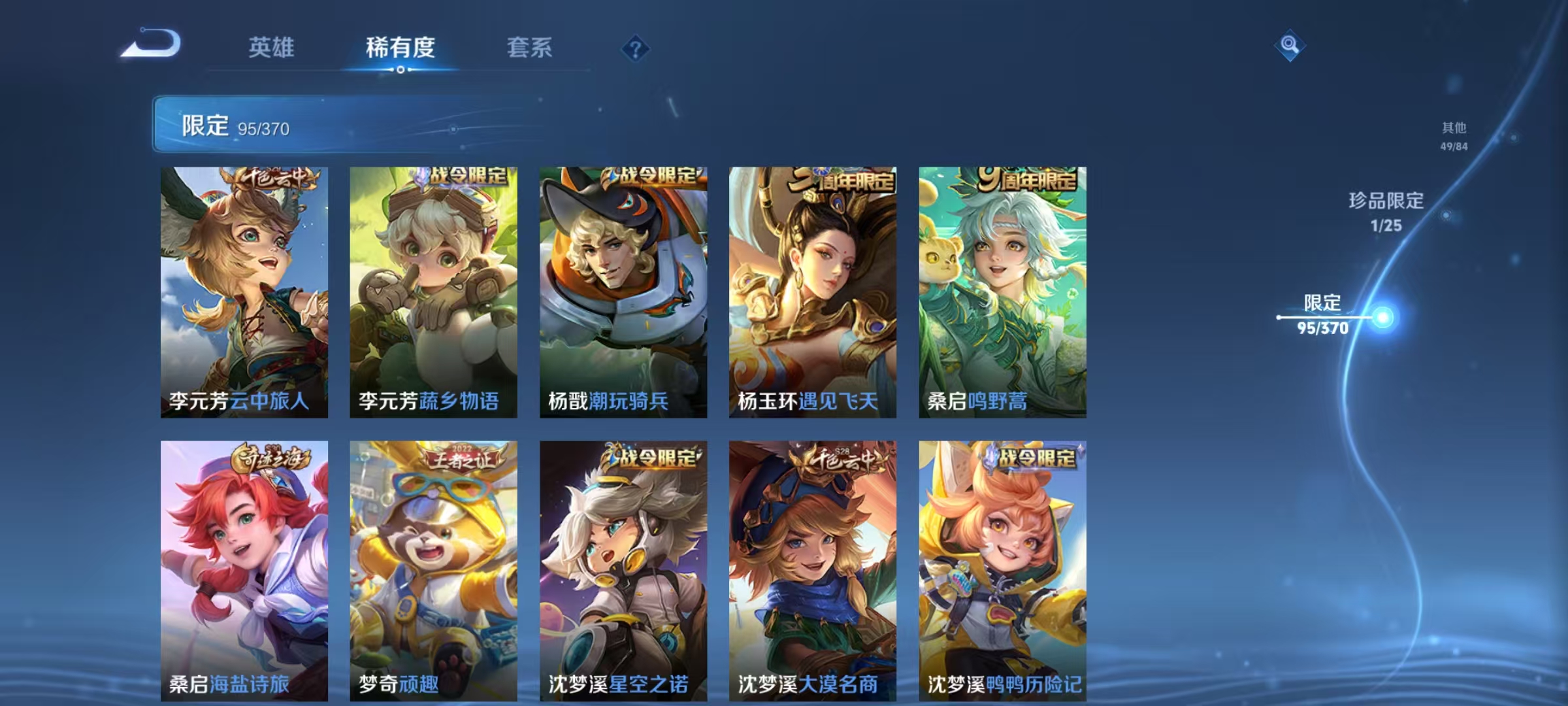Image resolution: width=1568 pixels, height=706 pixels.
Task: Switch to the 套系 tab
Action: point(530,47)
